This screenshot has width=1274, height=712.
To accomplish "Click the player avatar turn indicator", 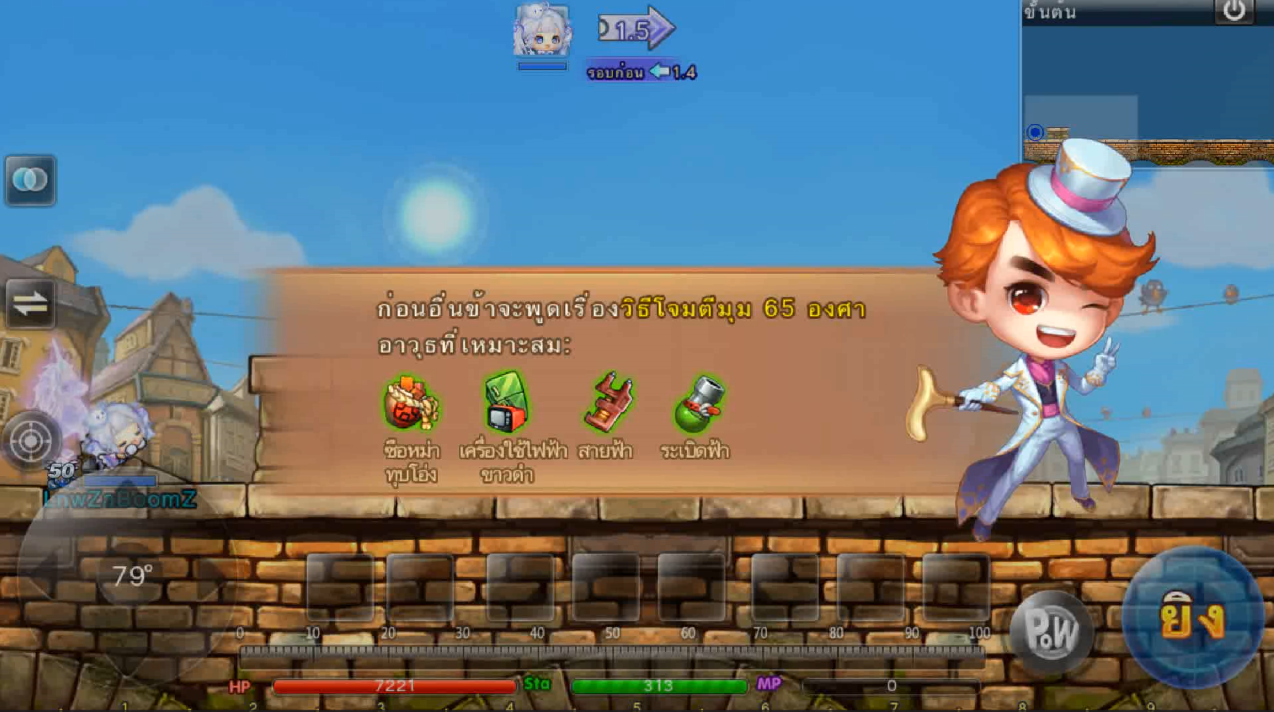I will [542, 32].
